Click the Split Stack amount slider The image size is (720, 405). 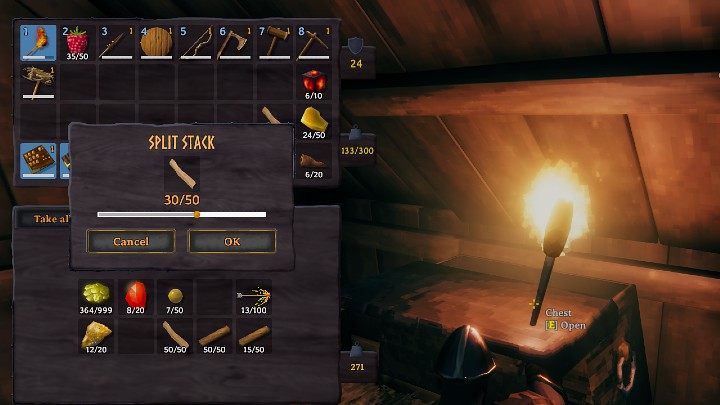point(182,214)
